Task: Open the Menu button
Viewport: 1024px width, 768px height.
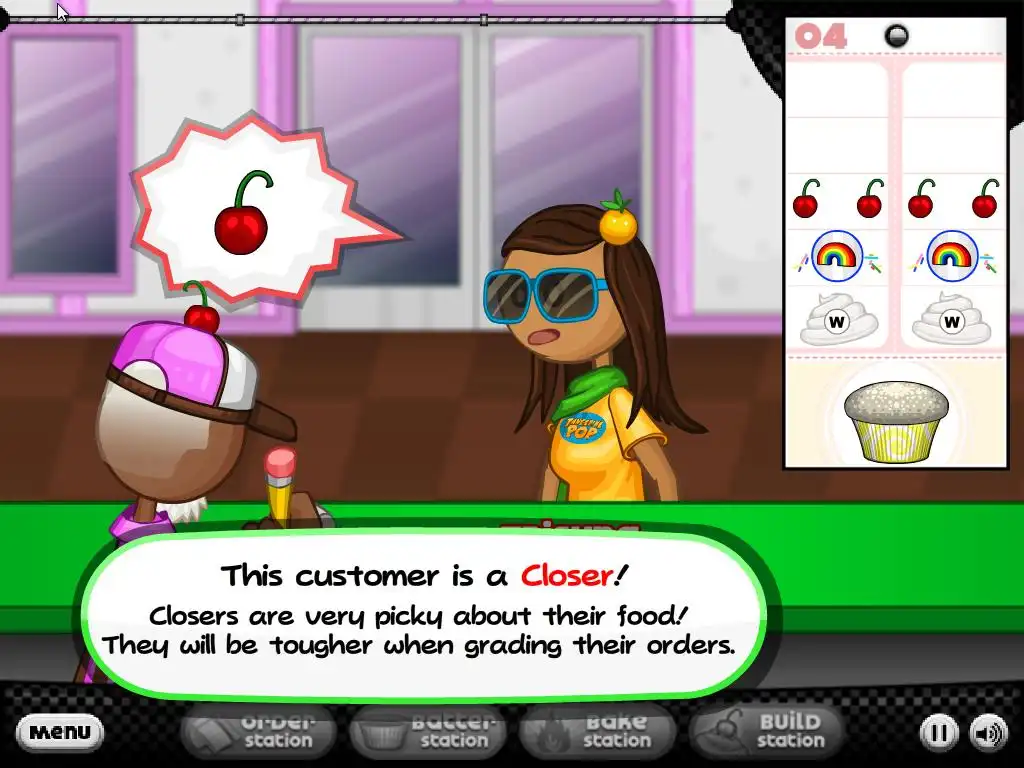Action: 60,732
